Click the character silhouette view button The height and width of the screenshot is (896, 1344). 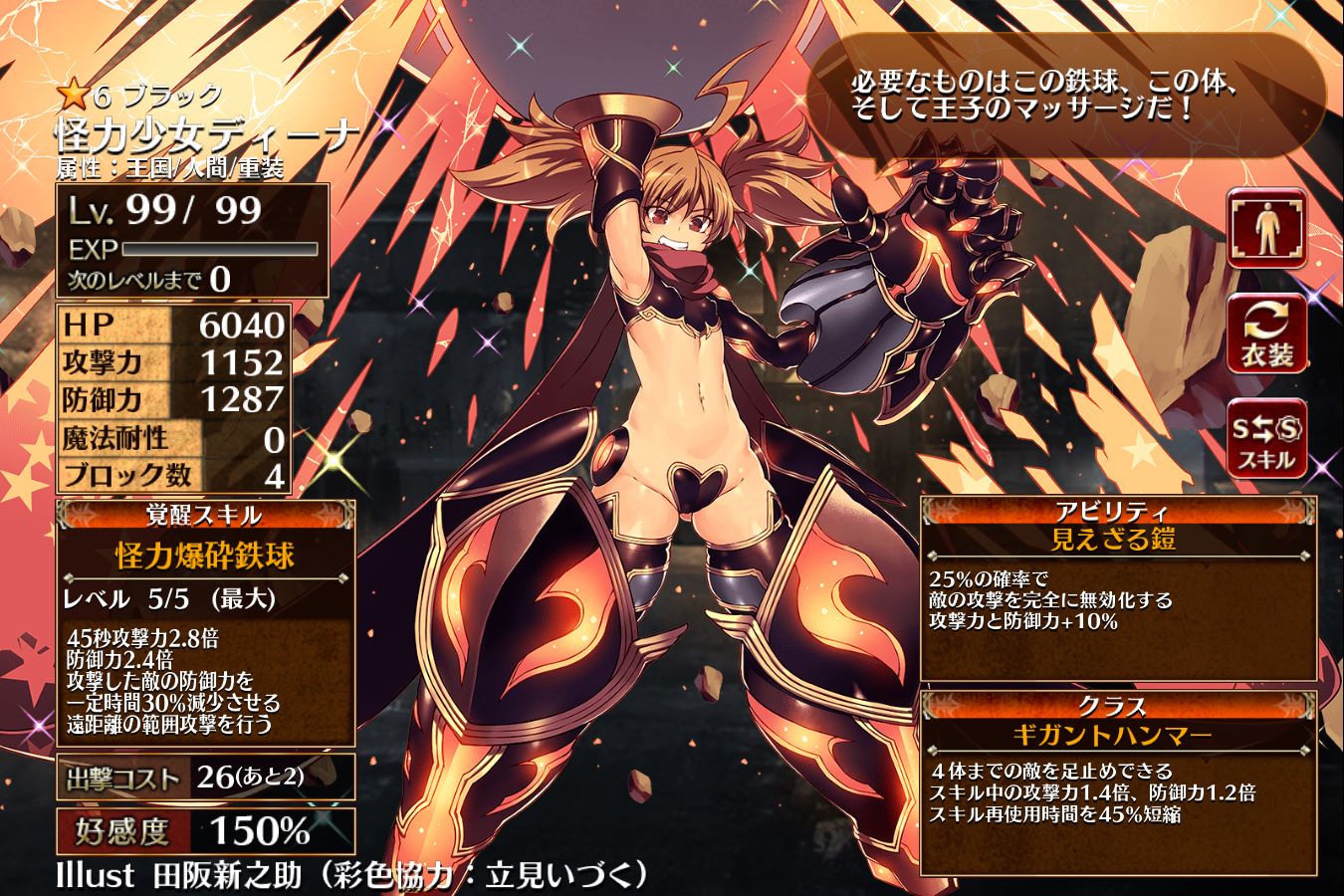pos(1266,227)
